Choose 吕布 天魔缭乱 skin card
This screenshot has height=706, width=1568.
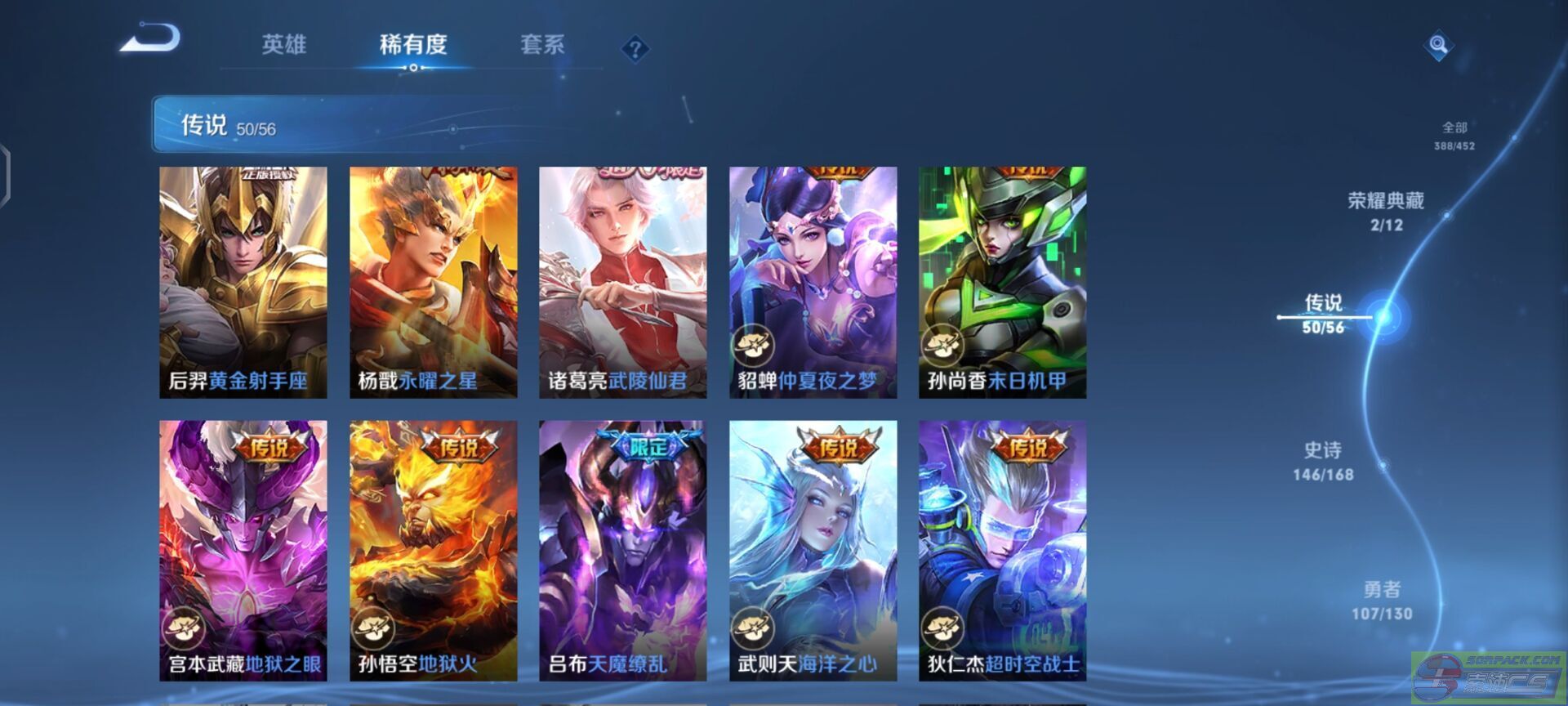point(623,551)
